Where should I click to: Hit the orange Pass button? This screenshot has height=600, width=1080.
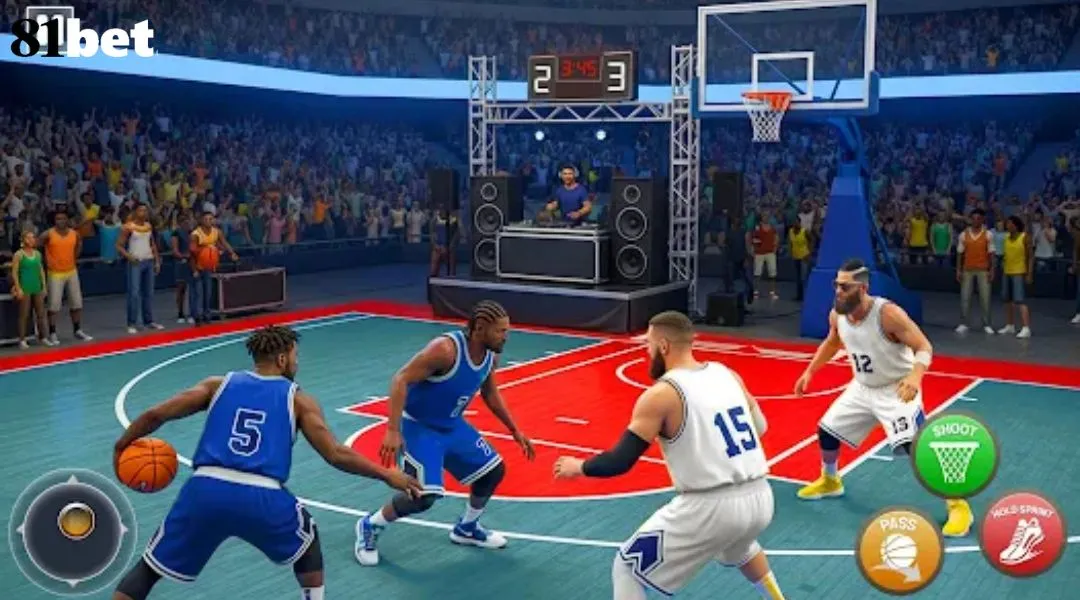click(x=899, y=549)
